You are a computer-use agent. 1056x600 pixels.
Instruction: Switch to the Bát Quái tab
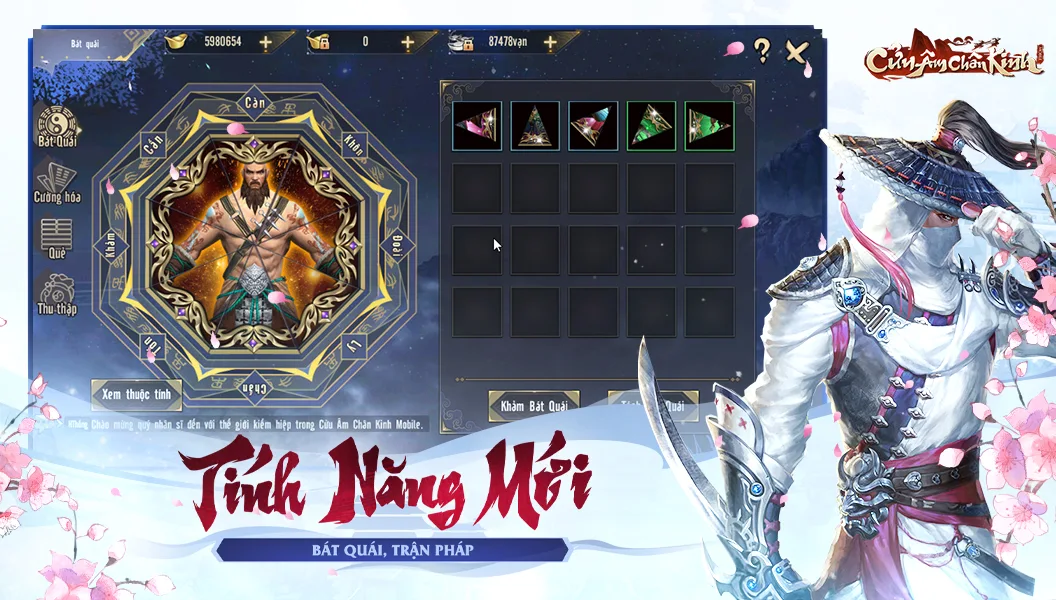[59, 127]
